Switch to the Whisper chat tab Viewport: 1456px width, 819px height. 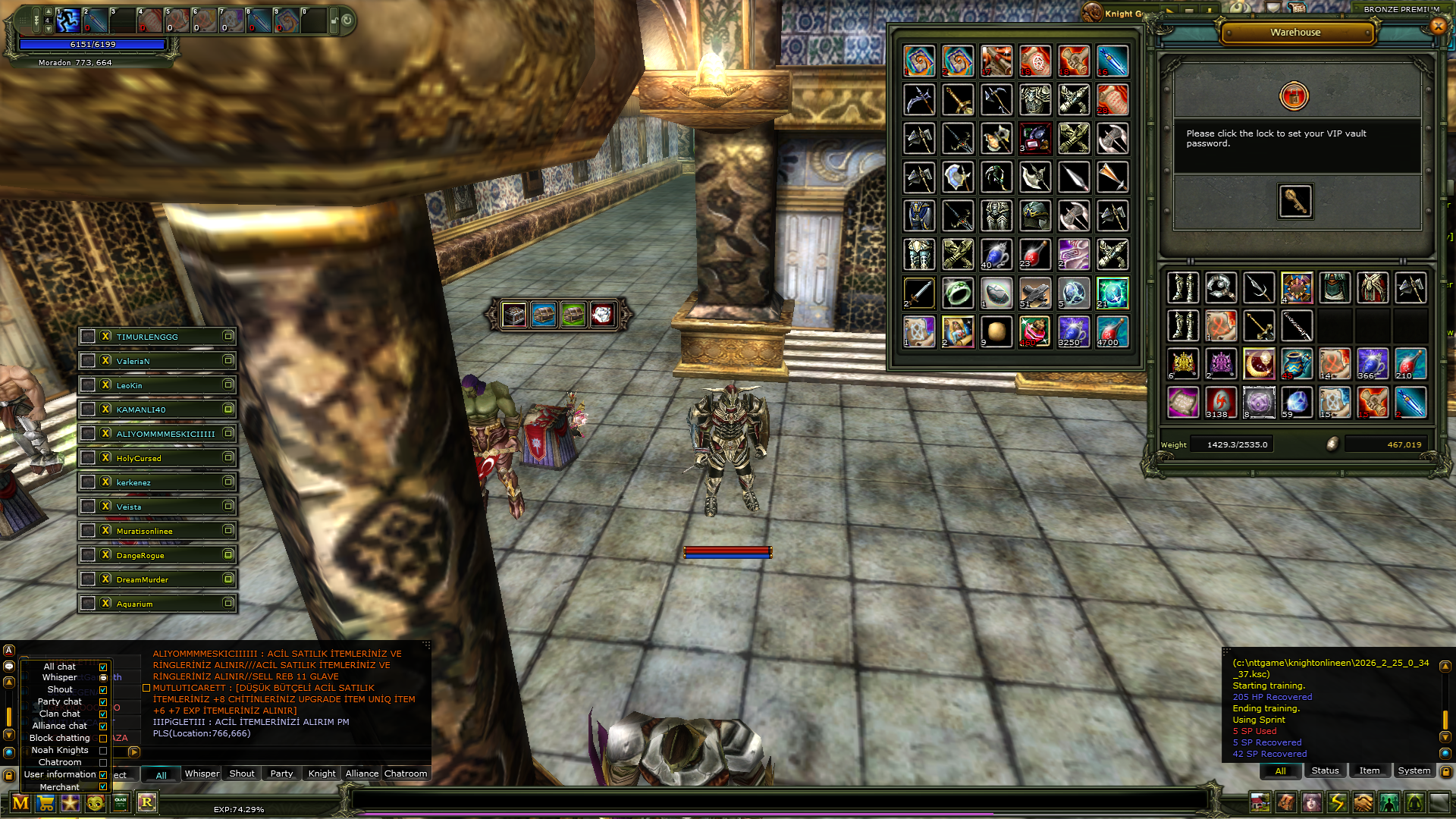click(x=202, y=773)
